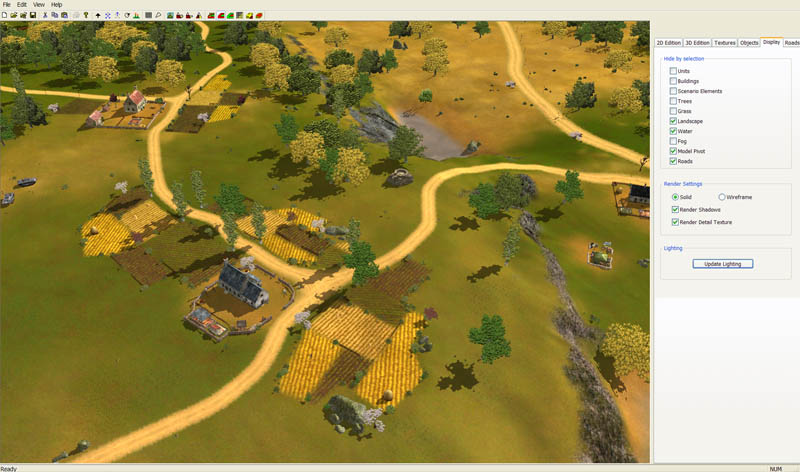
Task: Tick the Buildings hide checkbox
Action: pos(673,81)
